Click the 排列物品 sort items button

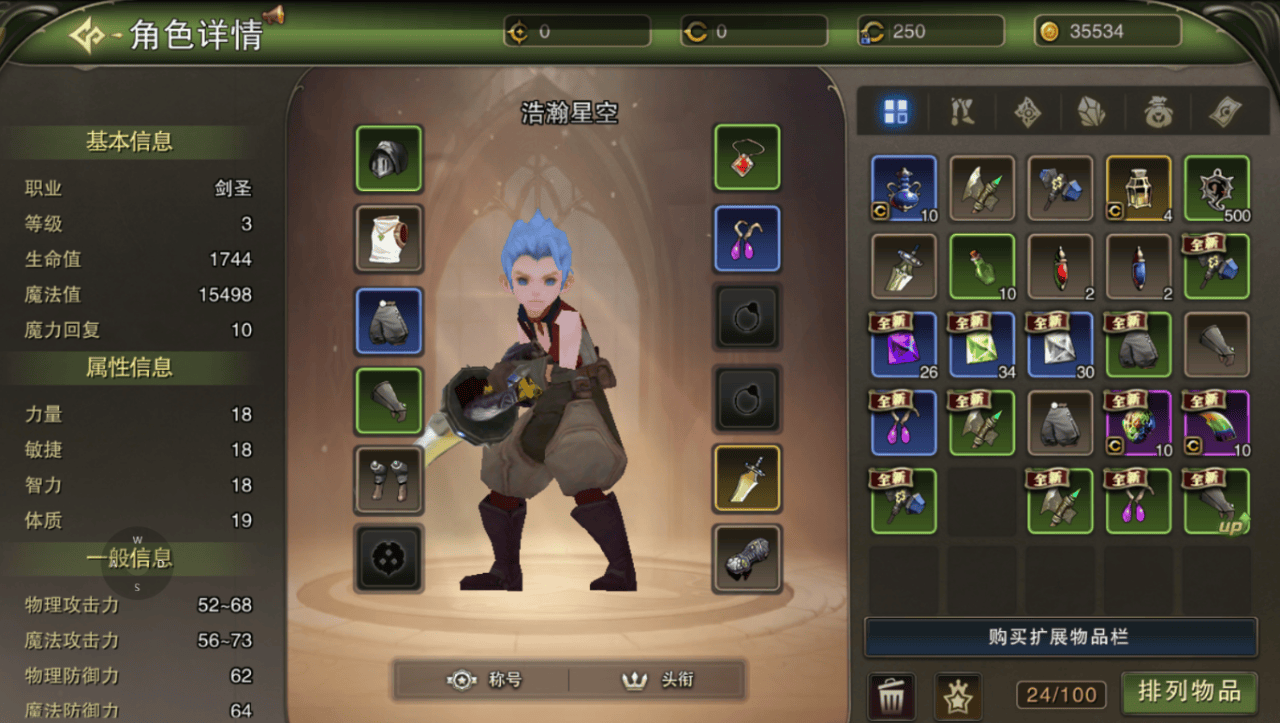[x=1188, y=691]
